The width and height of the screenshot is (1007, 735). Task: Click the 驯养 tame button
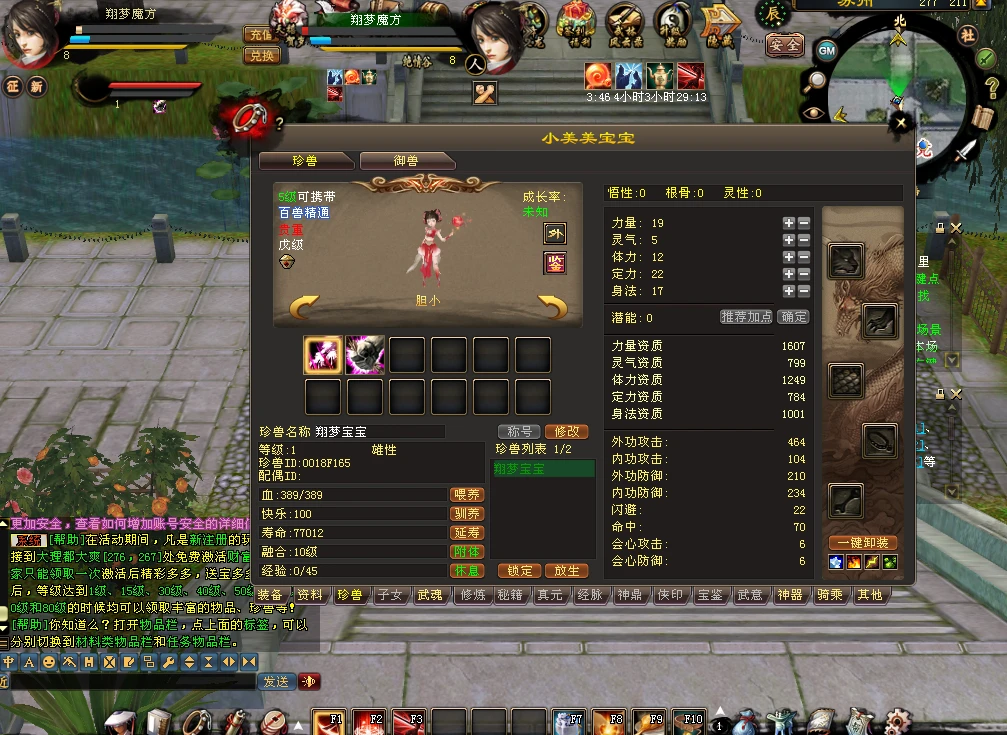click(467, 514)
